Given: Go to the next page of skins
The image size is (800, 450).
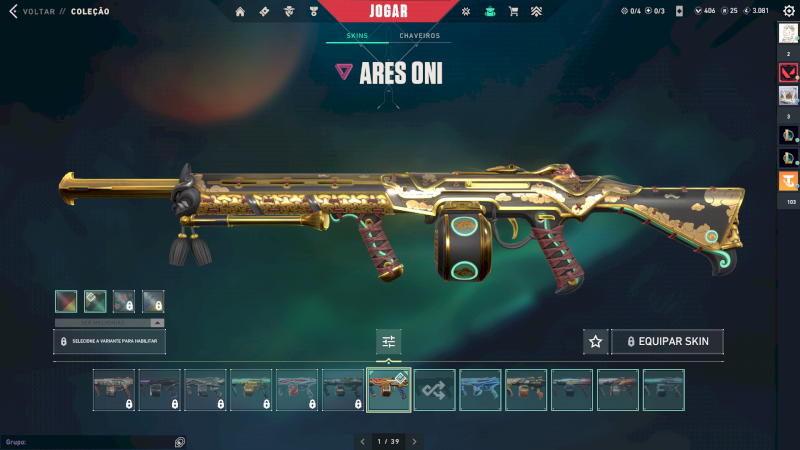Looking at the screenshot, I should point(414,441).
